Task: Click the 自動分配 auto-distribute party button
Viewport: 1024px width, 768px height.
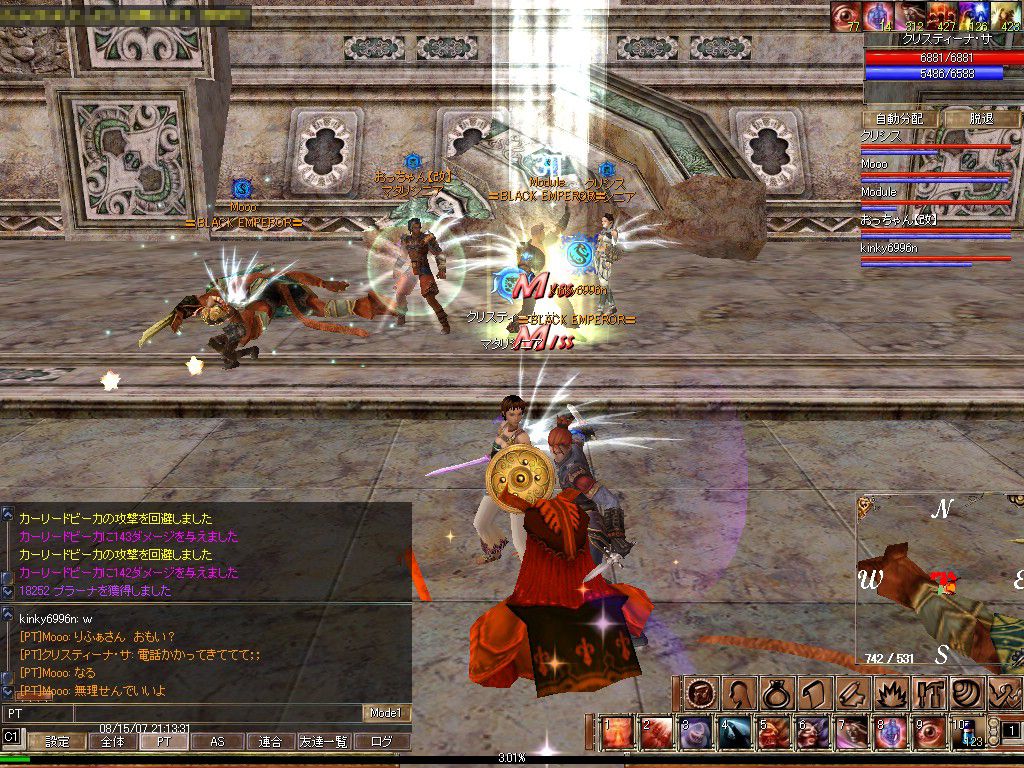Action: tap(899, 118)
